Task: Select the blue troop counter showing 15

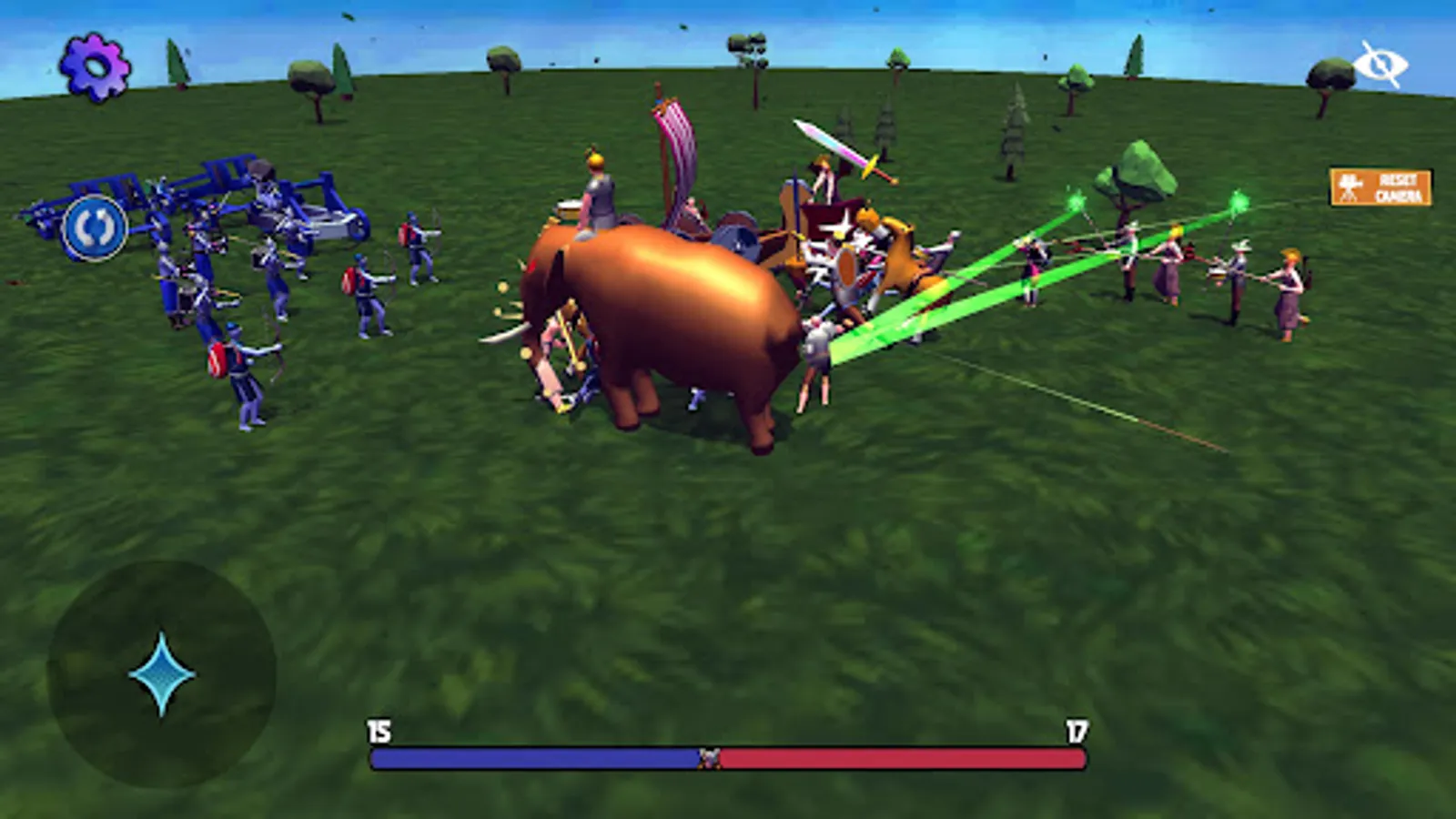Action: pos(379,728)
